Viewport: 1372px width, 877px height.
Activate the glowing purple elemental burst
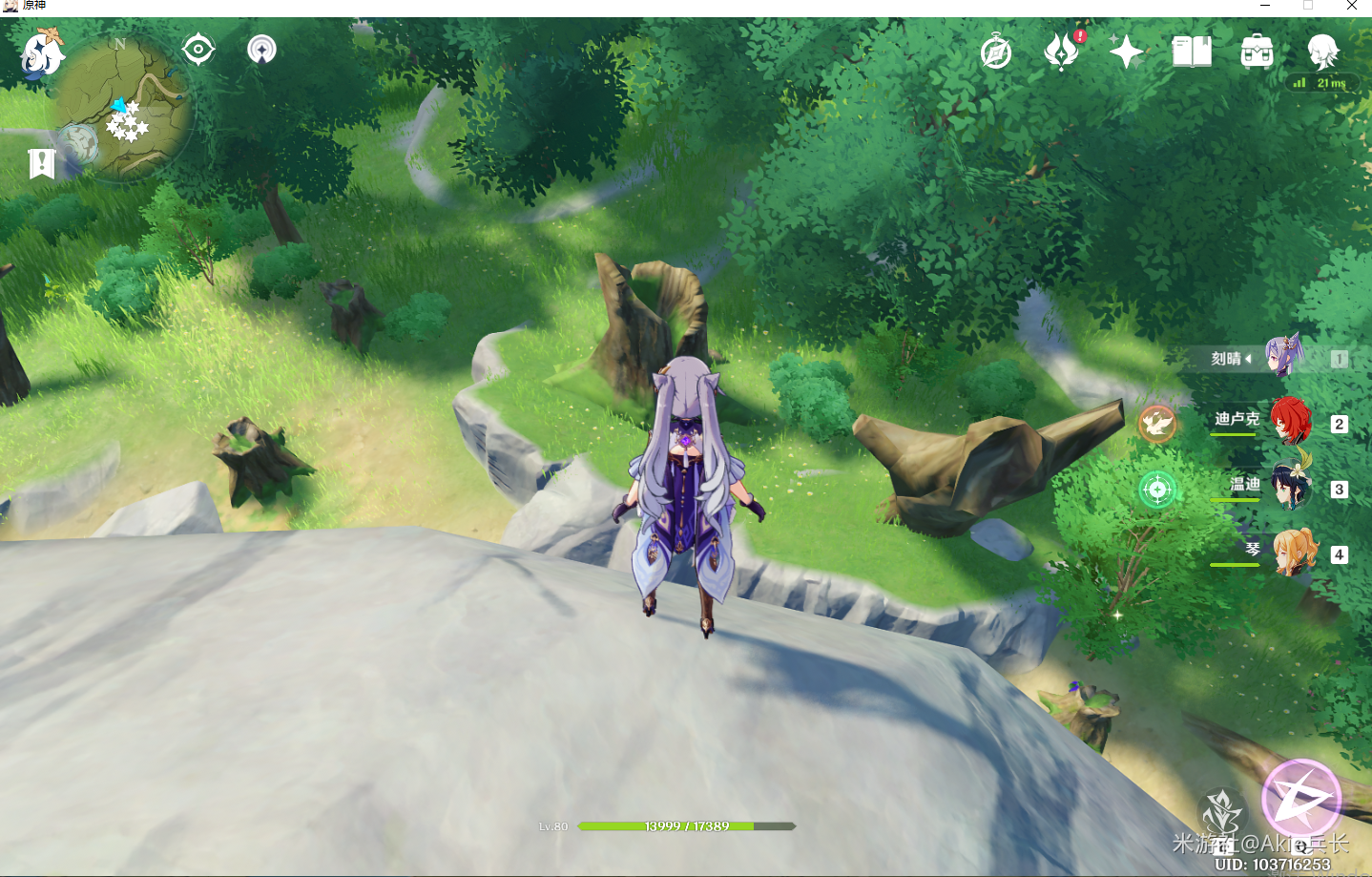coord(1301,798)
